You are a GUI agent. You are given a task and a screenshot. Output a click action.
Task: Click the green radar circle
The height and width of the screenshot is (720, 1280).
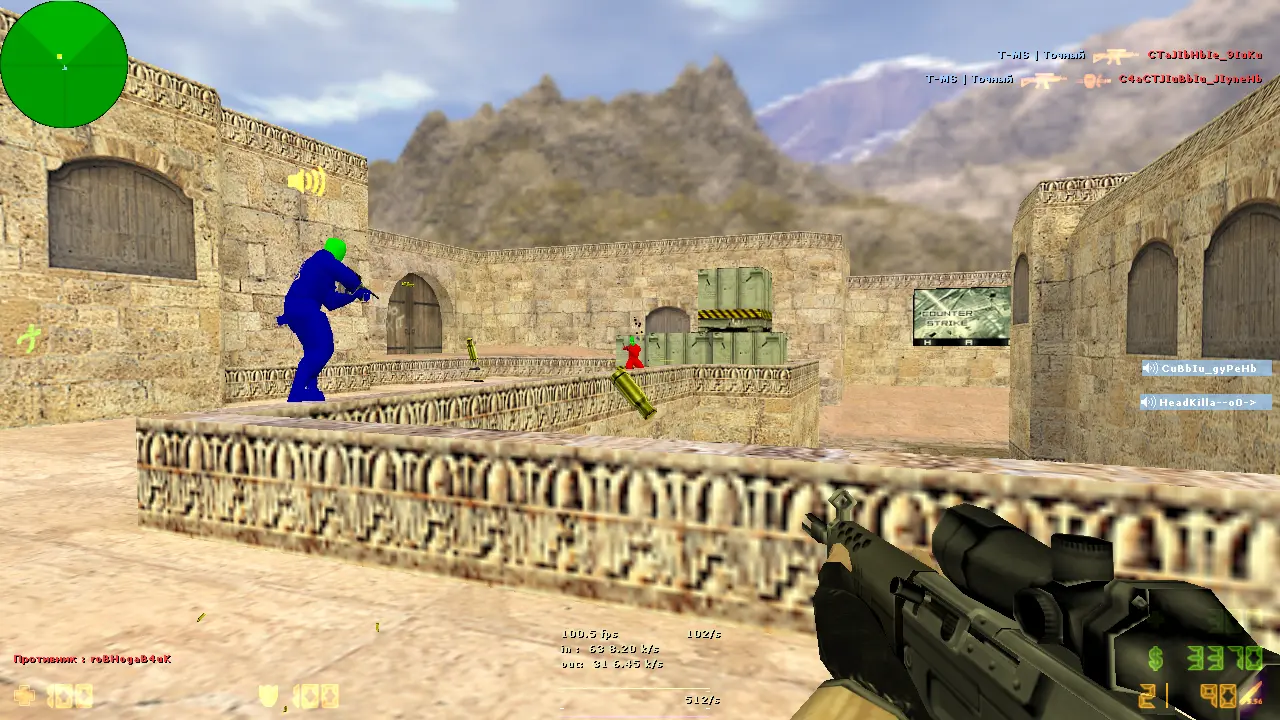point(64,64)
